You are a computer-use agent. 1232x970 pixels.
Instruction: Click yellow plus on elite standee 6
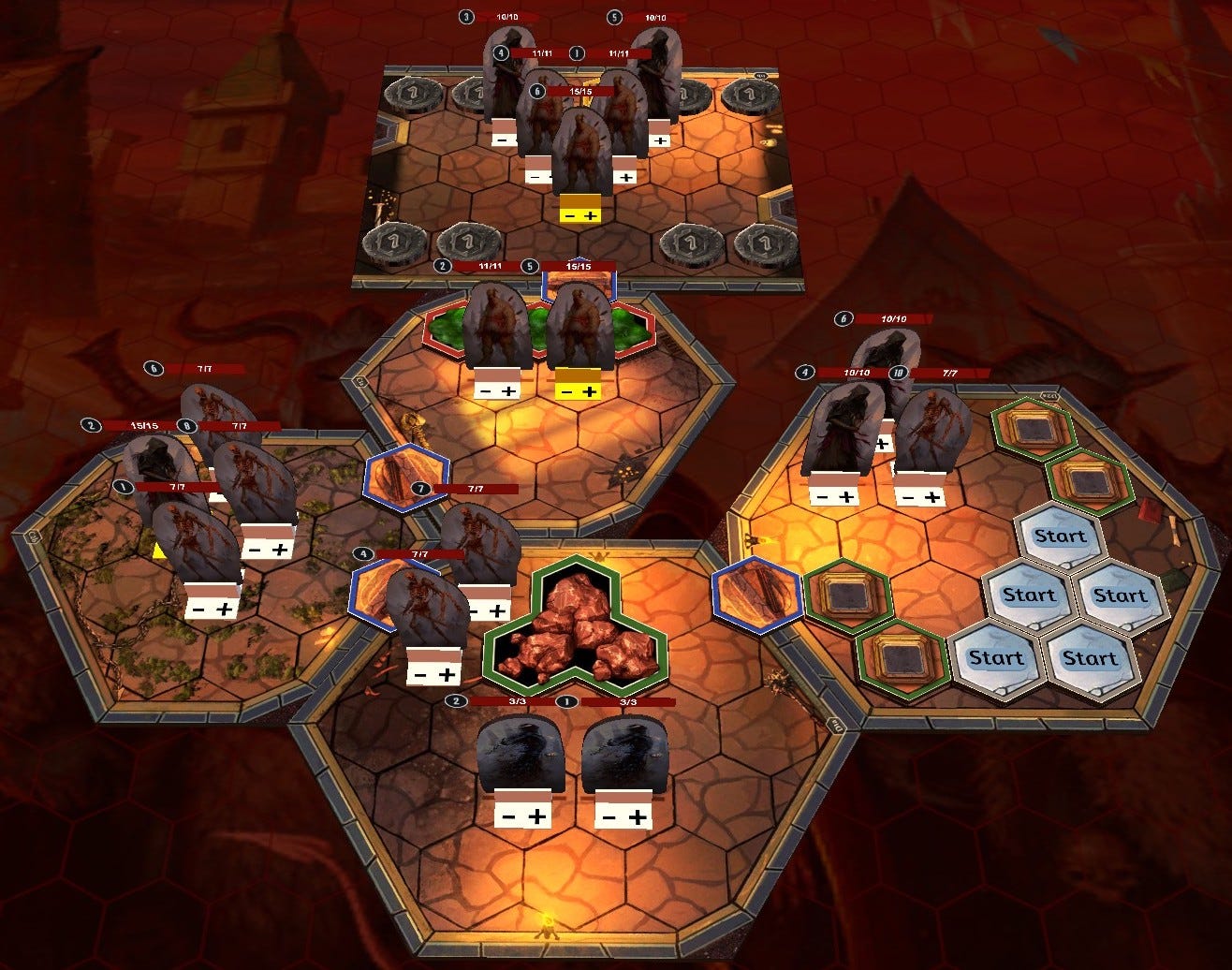coord(590,216)
